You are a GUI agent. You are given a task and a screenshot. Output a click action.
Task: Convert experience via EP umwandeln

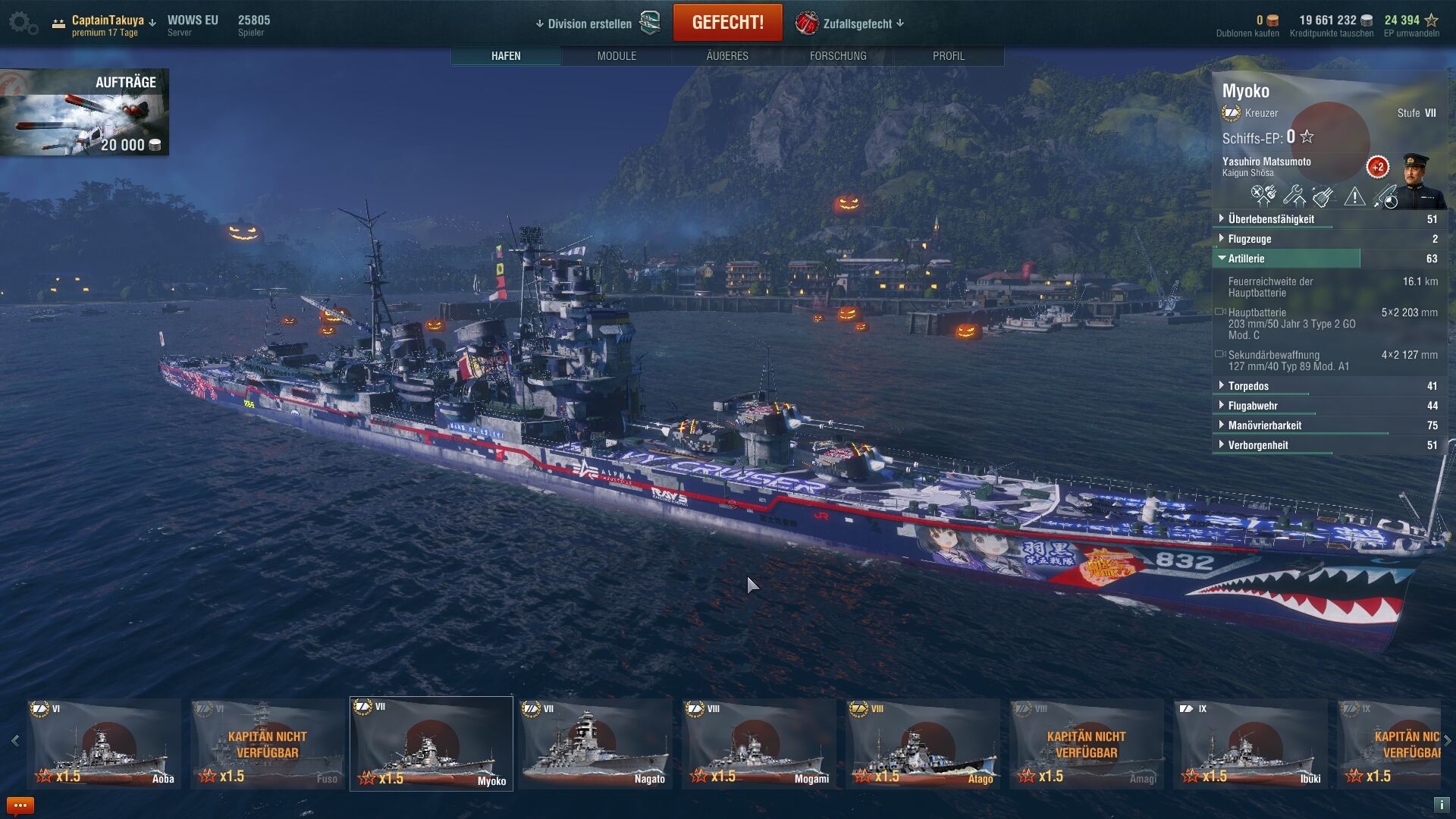(x=1411, y=33)
